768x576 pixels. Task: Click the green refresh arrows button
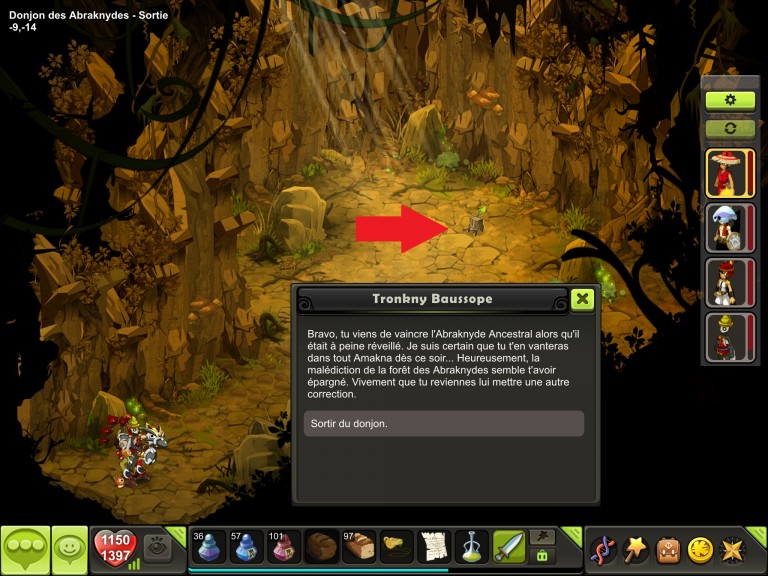730,128
